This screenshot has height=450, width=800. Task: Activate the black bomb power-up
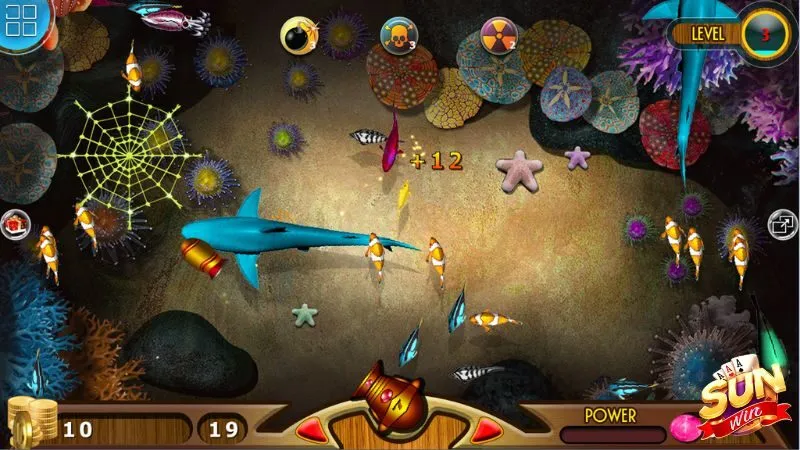pos(296,34)
